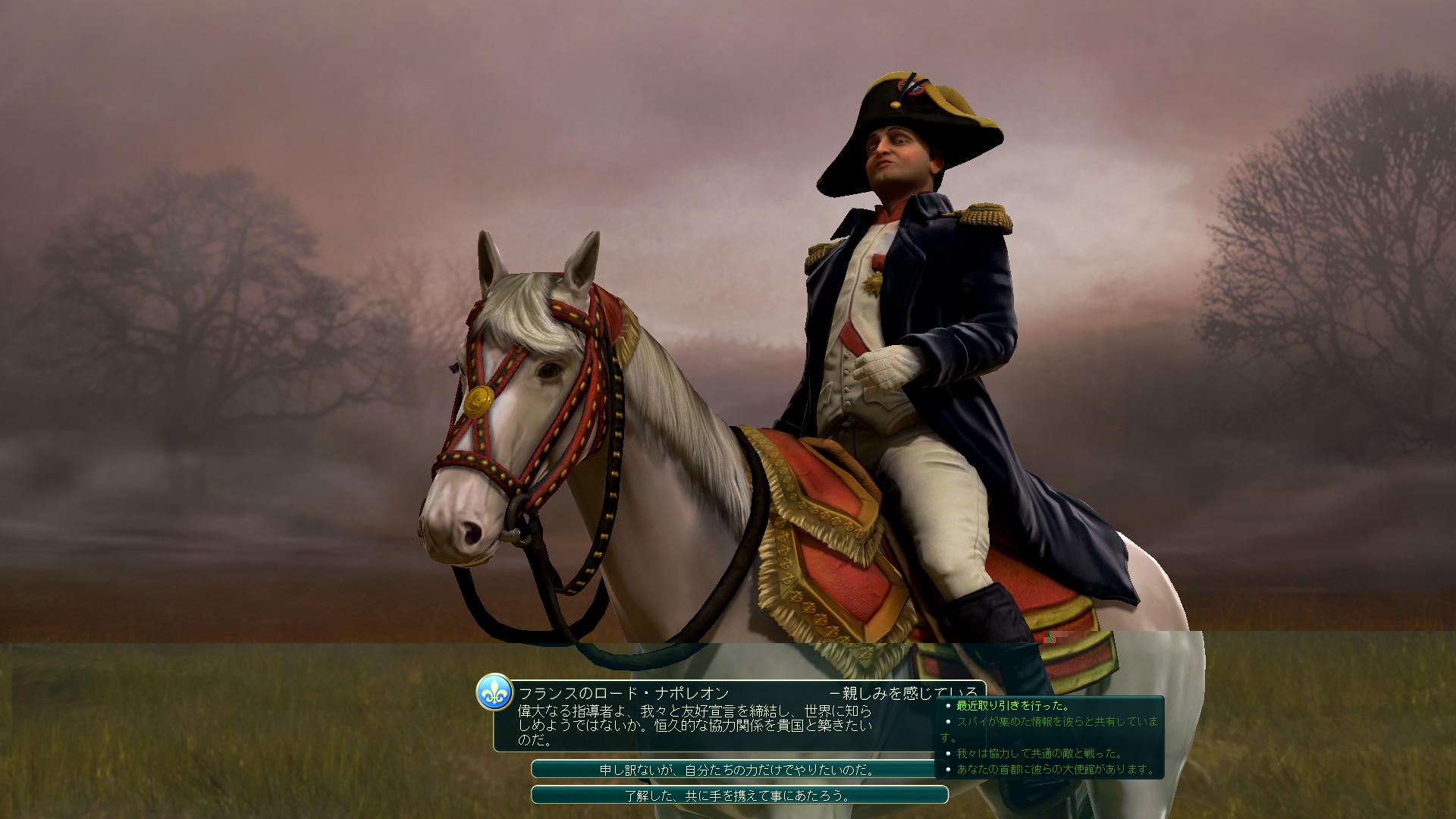Click the French fleur-de-lis emblem icon
1456x819 pixels.
(x=494, y=693)
